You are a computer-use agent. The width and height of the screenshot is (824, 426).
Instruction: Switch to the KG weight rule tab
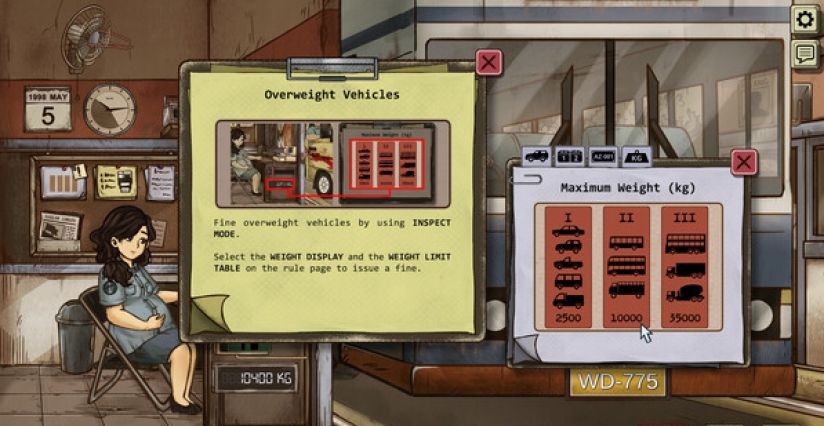click(634, 157)
